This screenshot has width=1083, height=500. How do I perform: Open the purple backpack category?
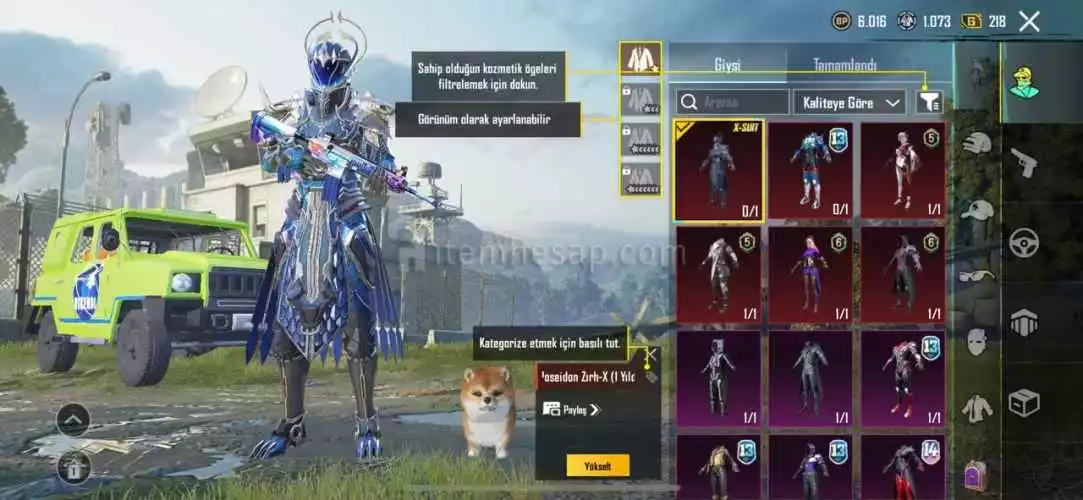(x=977, y=474)
